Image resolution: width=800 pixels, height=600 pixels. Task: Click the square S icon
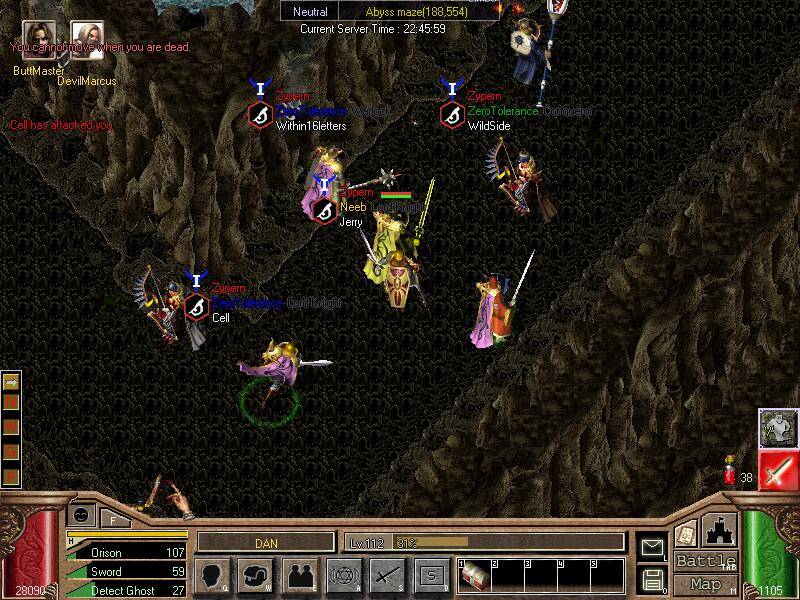tap(431, 575)
